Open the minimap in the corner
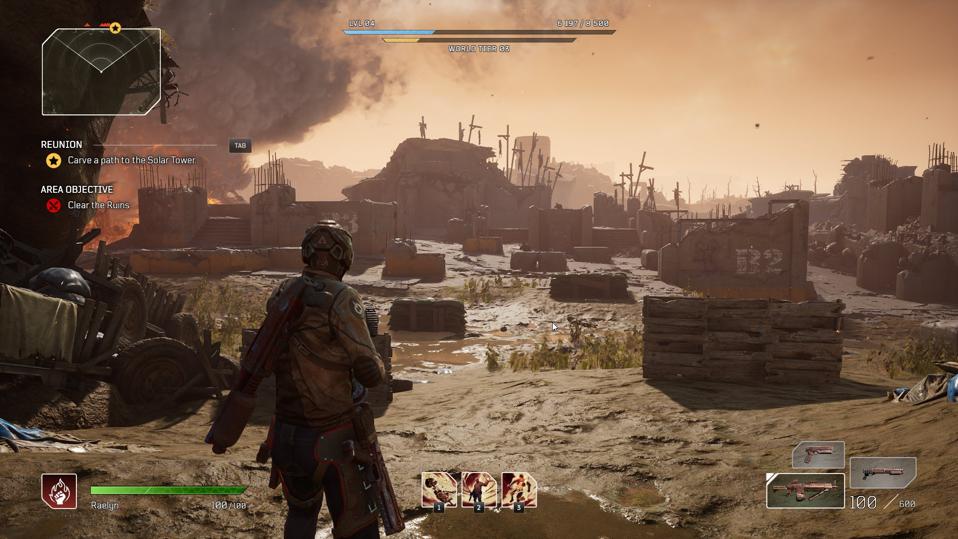 click(x=101, y=70)
